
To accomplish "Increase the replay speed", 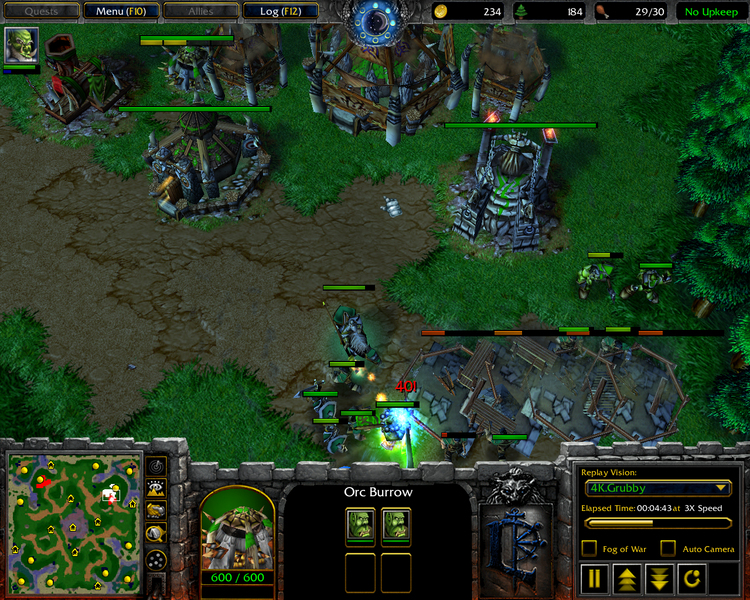I will pyautogui.click(x=626, y=578).
